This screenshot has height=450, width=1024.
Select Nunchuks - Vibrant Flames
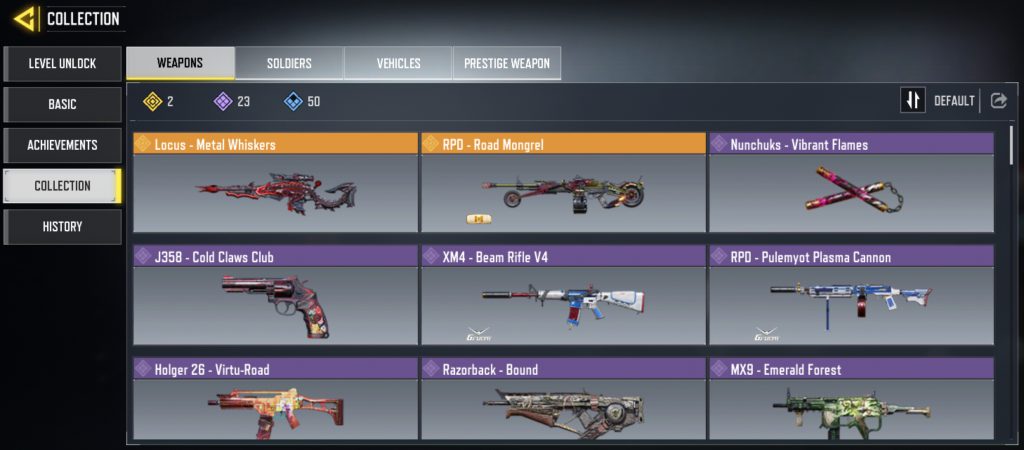851,183
